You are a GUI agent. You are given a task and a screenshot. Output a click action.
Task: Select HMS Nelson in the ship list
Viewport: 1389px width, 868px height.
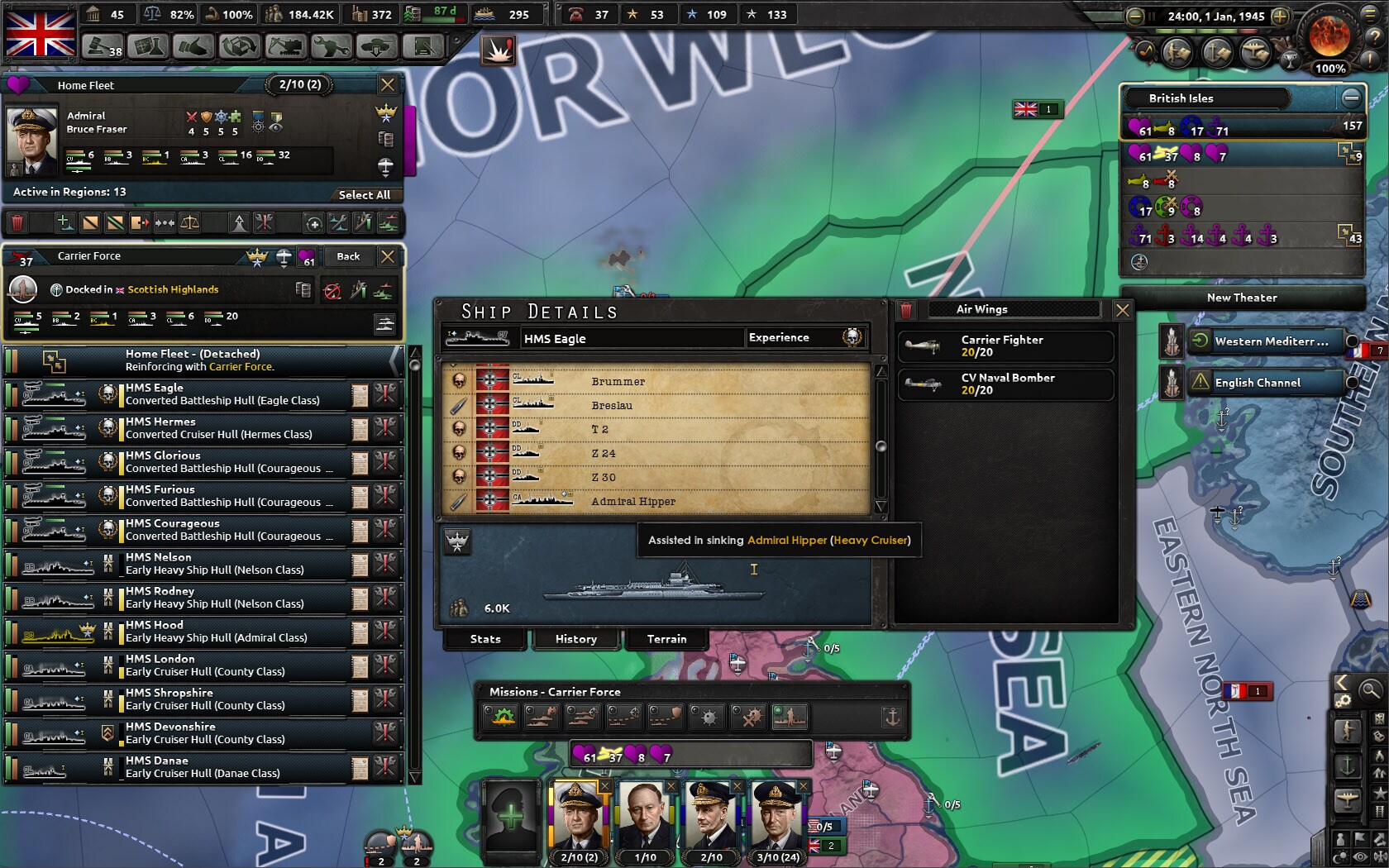click(x=215, y=564)
